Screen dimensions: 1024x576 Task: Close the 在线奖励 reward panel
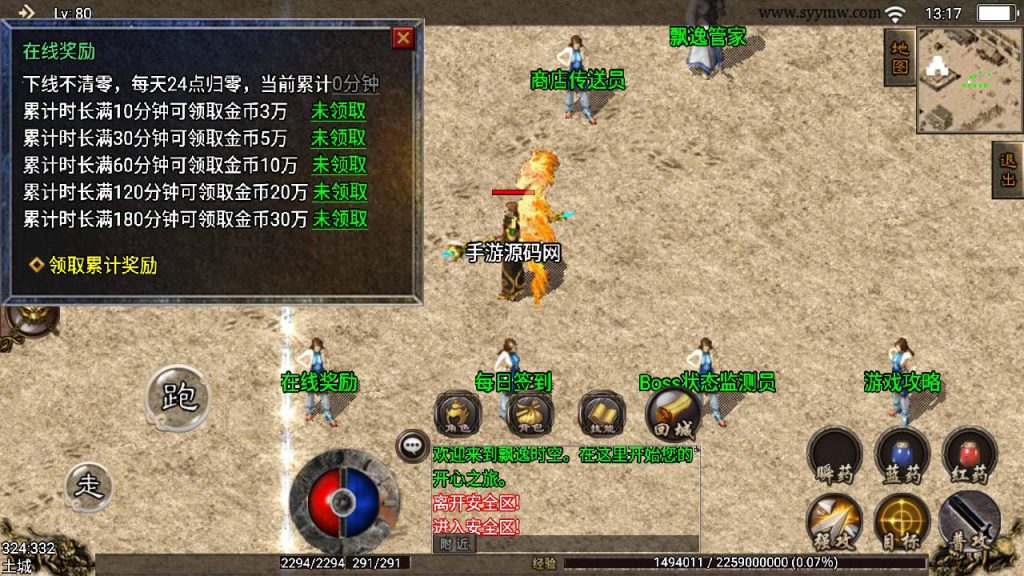point(403,39)
